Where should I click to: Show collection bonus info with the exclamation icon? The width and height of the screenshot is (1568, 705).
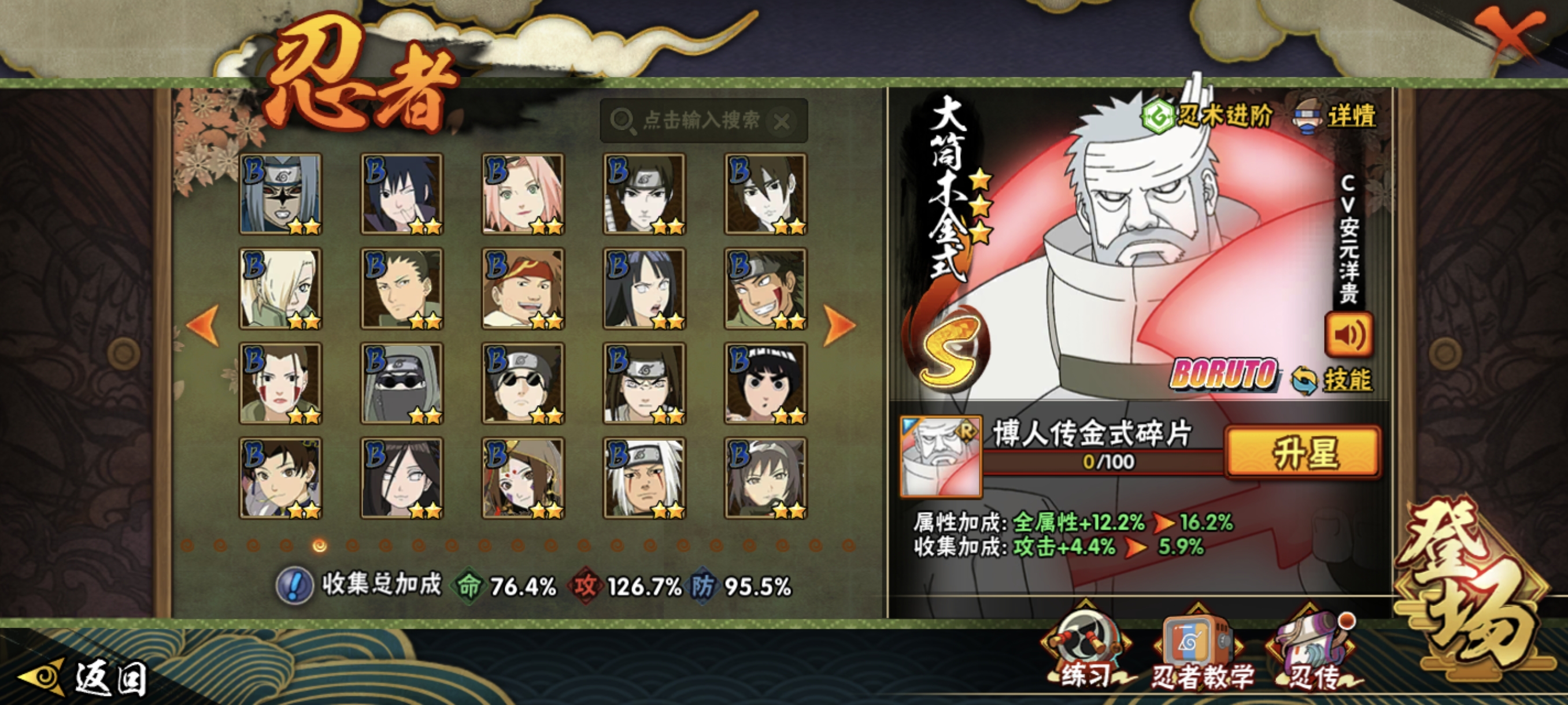click(295, 585)
